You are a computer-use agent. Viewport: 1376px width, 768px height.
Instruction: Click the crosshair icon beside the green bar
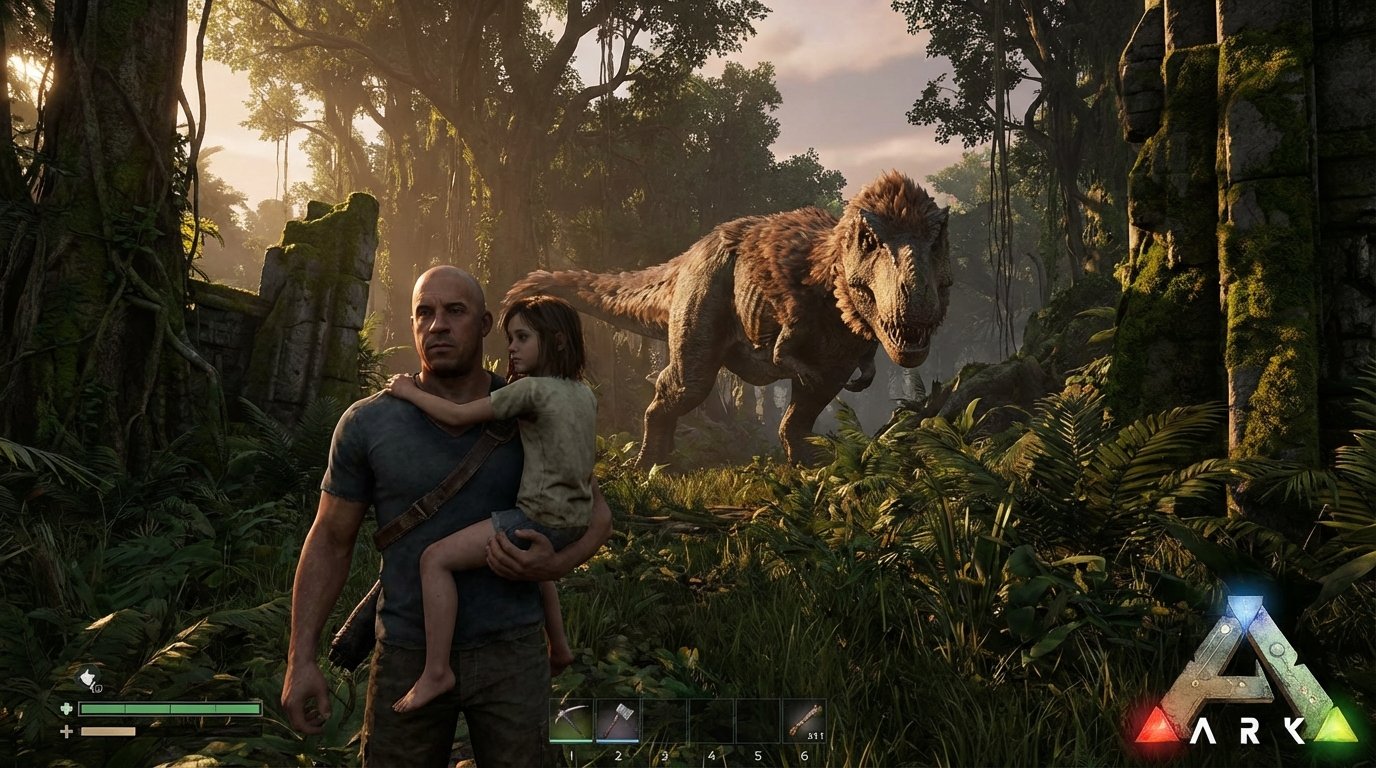(x=66, y=709)
